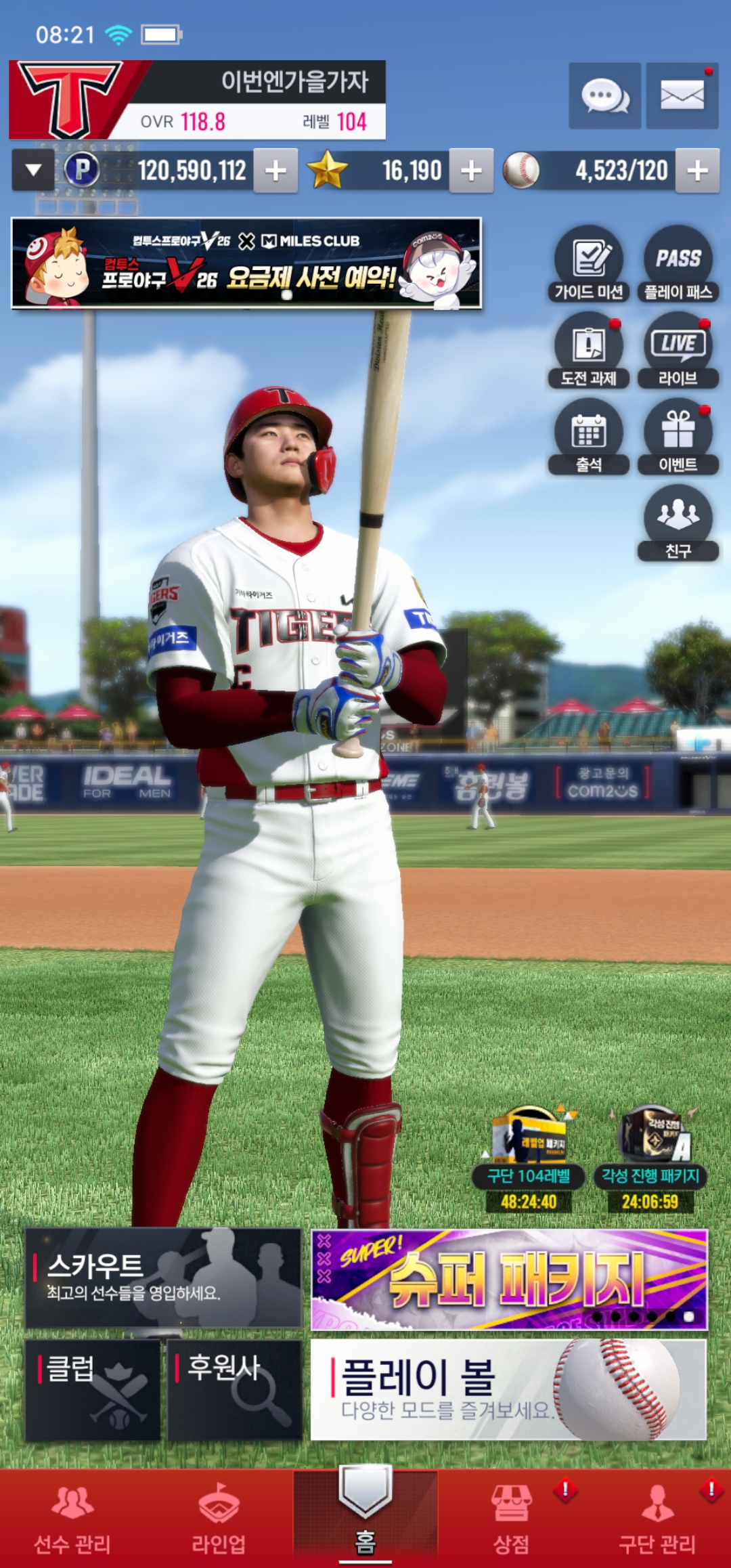Open the 슈퍼 패키지 banner

[x=509, y=1280]
